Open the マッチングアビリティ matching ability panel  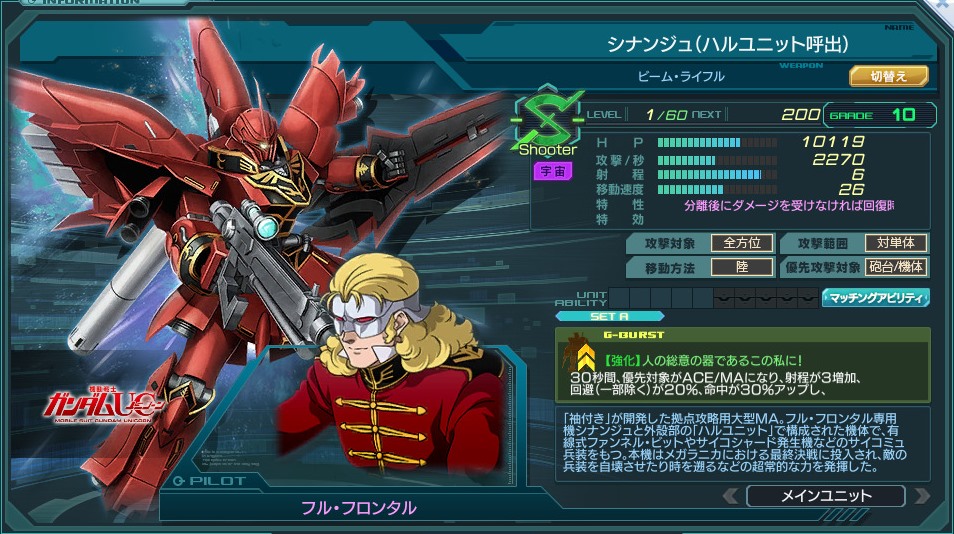[x=876, y=298]
